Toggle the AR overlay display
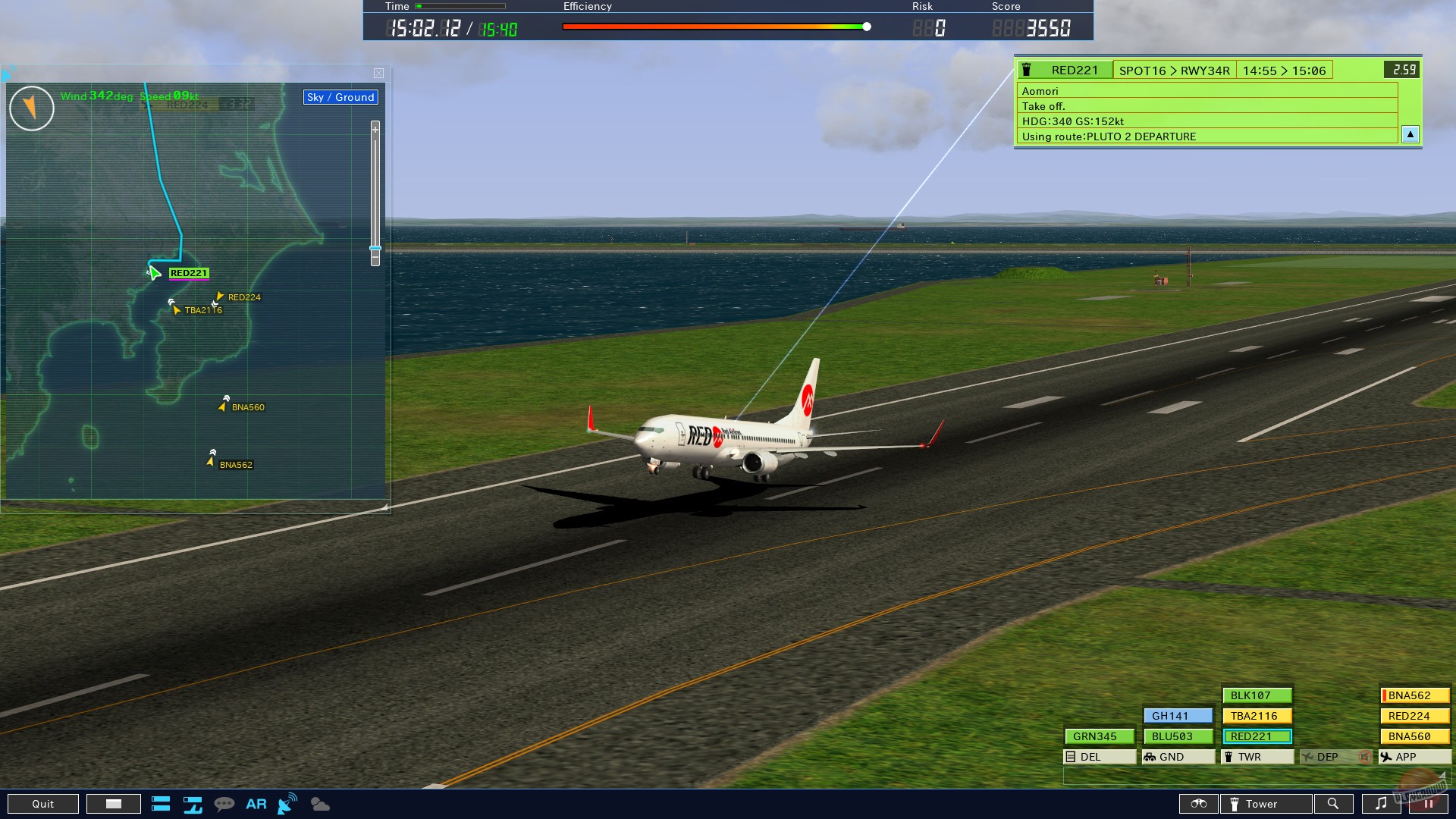This screenshot has height=819, width=1456. 256,804
